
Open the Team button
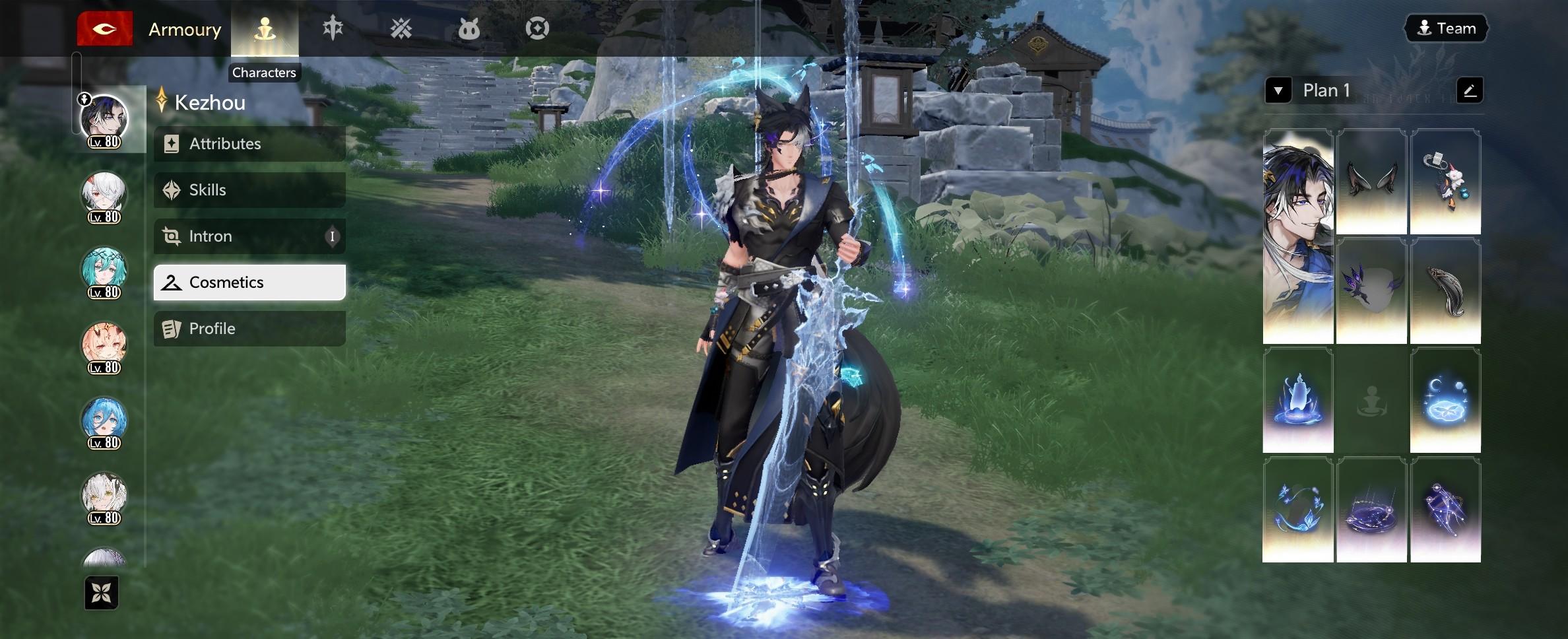[x=1446, y=28]
